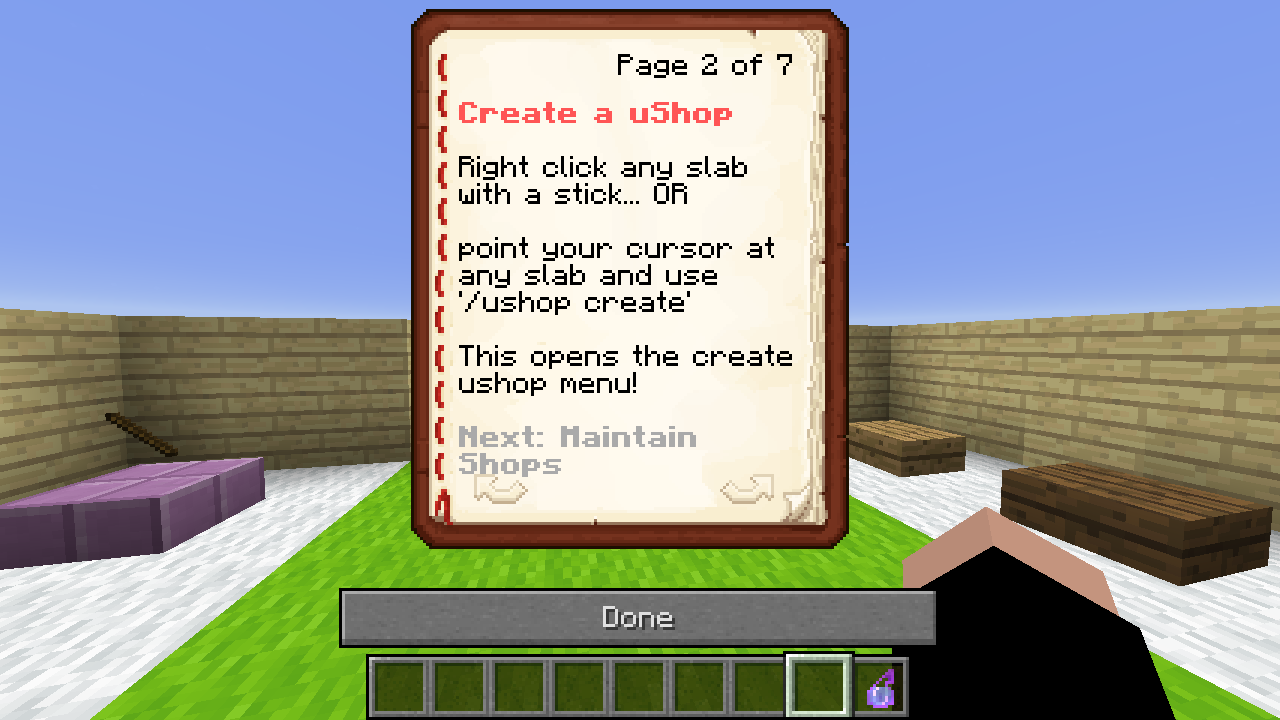Click the red stitched book spine
The width and height of the screenshot is (1280, 720).
[440, 280]
